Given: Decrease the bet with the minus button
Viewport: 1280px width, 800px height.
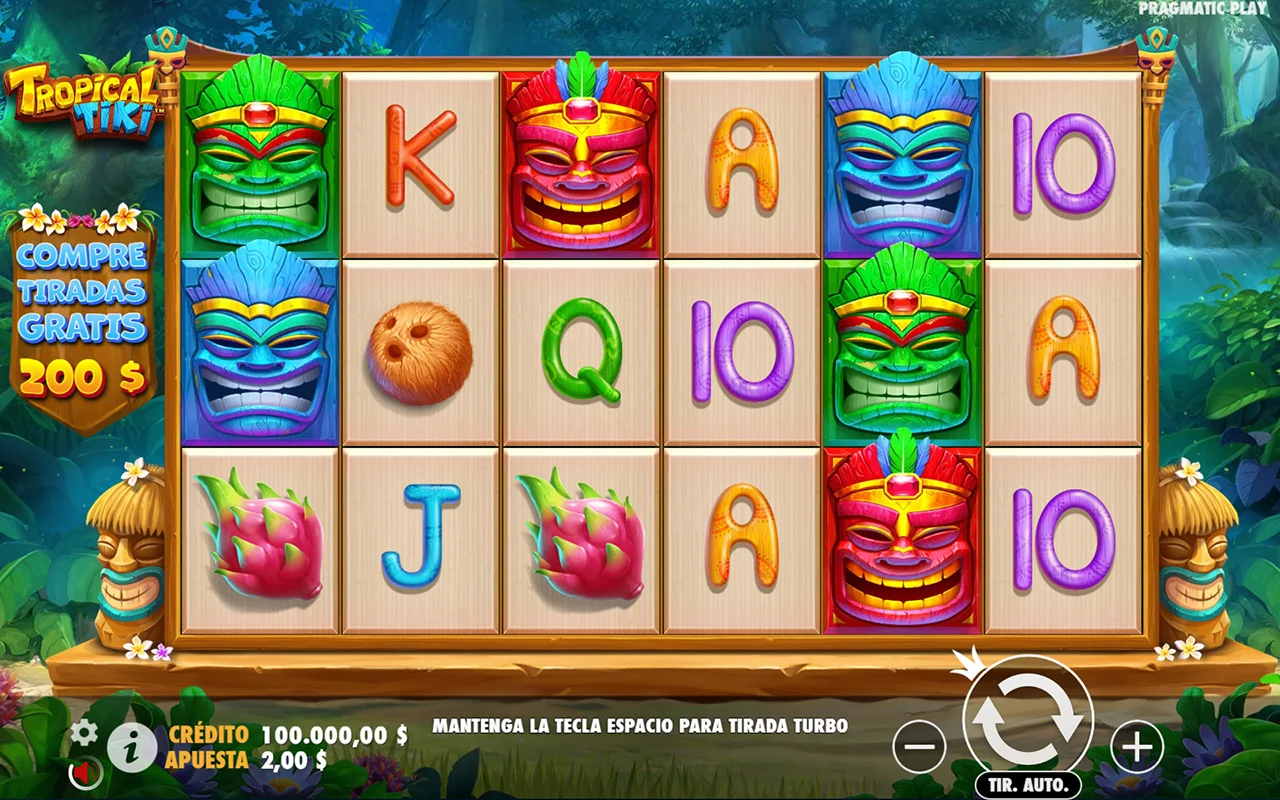Looking at the screenshot, I should [919, 746].
